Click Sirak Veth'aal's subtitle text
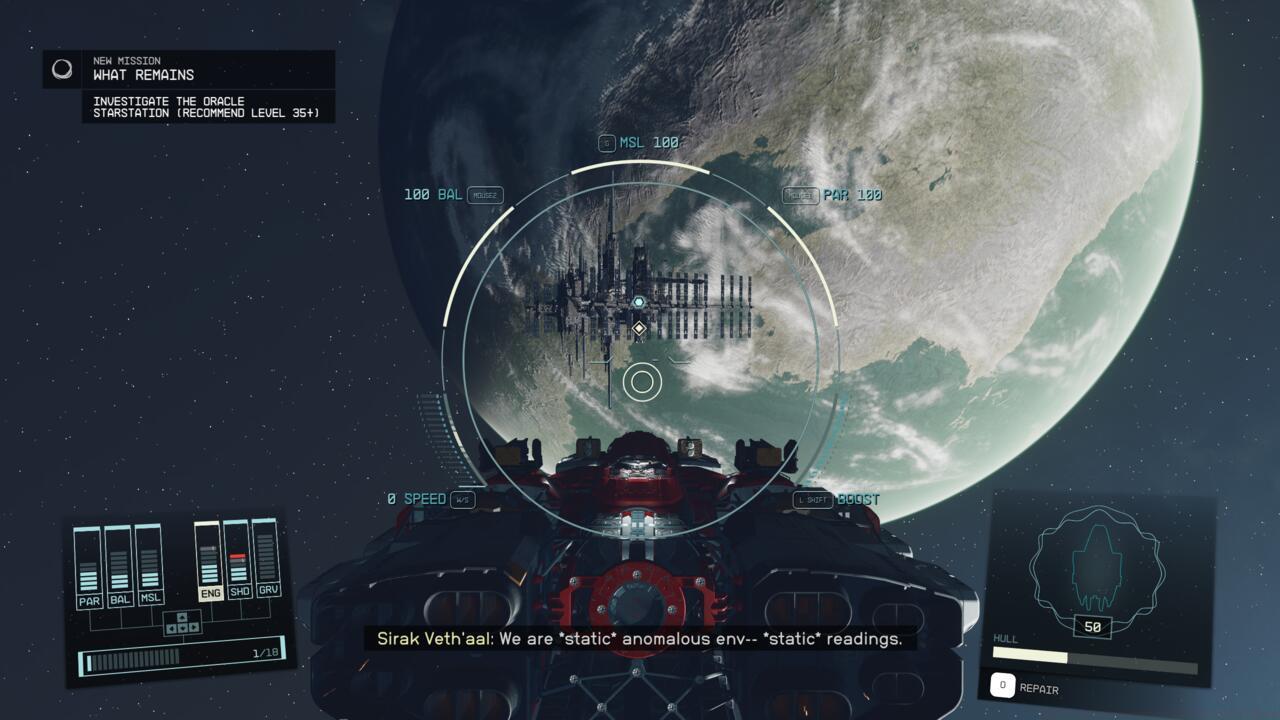Image resolution: width=1280 pixels, height=720 pixels. (x=640, y=640)
